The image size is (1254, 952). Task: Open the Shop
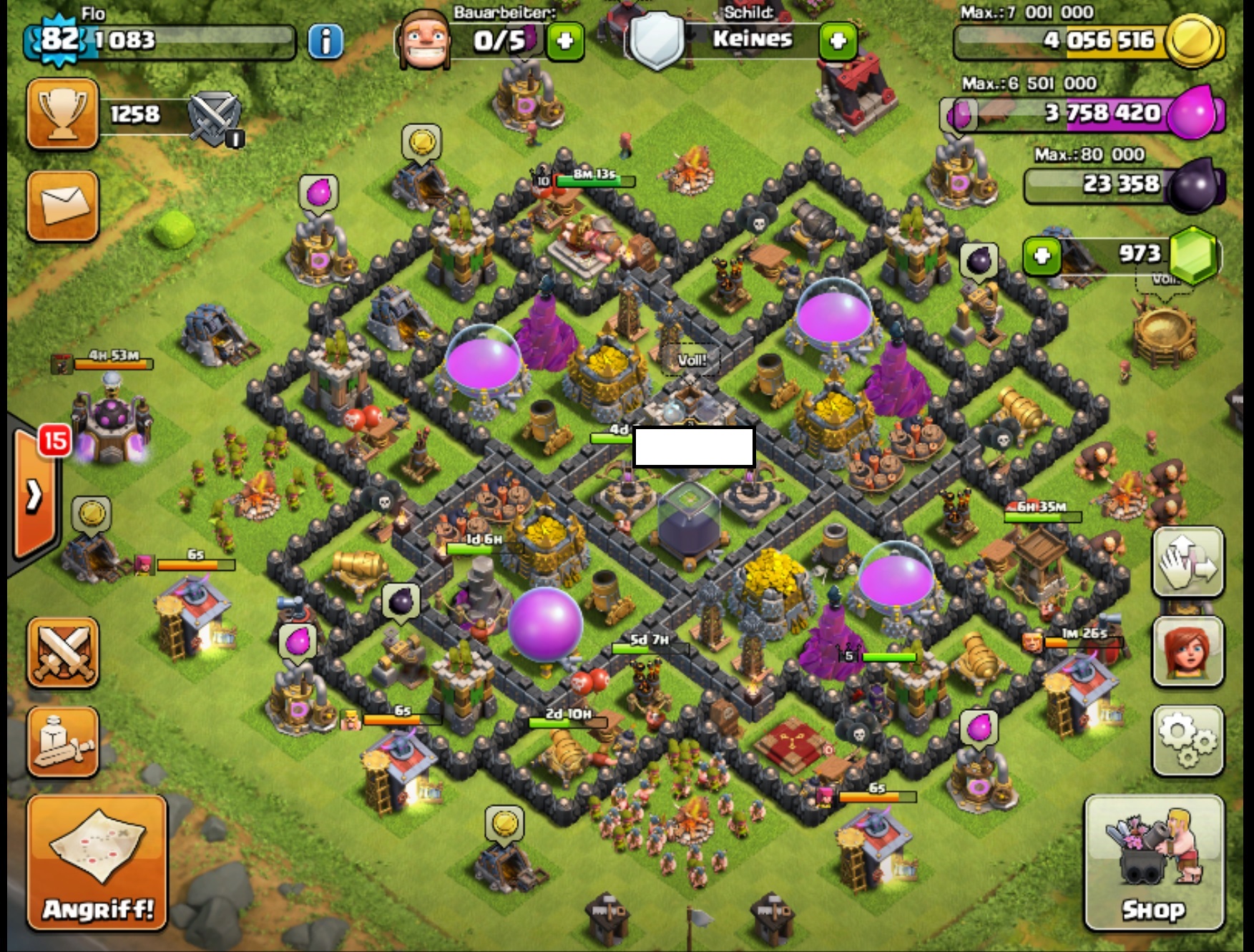[x=1153, y=863]
